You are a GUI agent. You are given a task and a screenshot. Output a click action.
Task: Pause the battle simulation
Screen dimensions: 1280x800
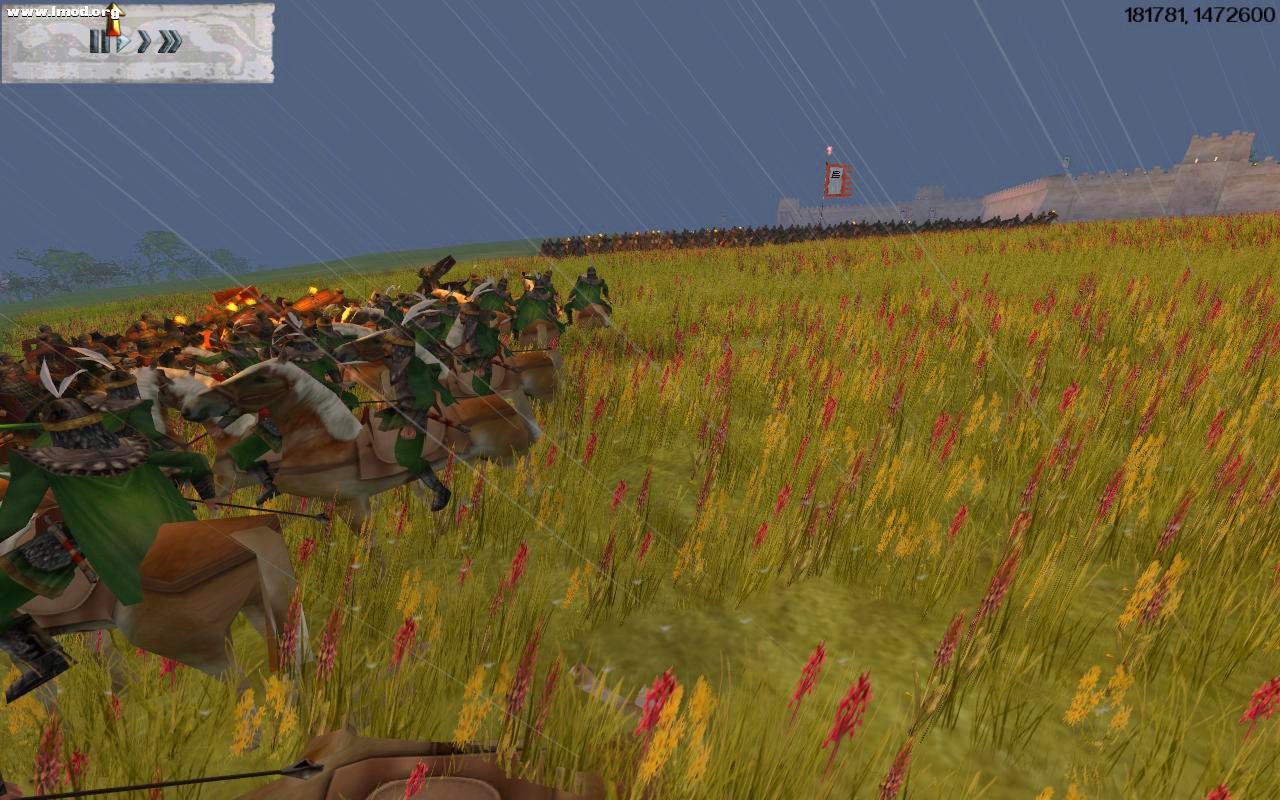click(100, 42)
